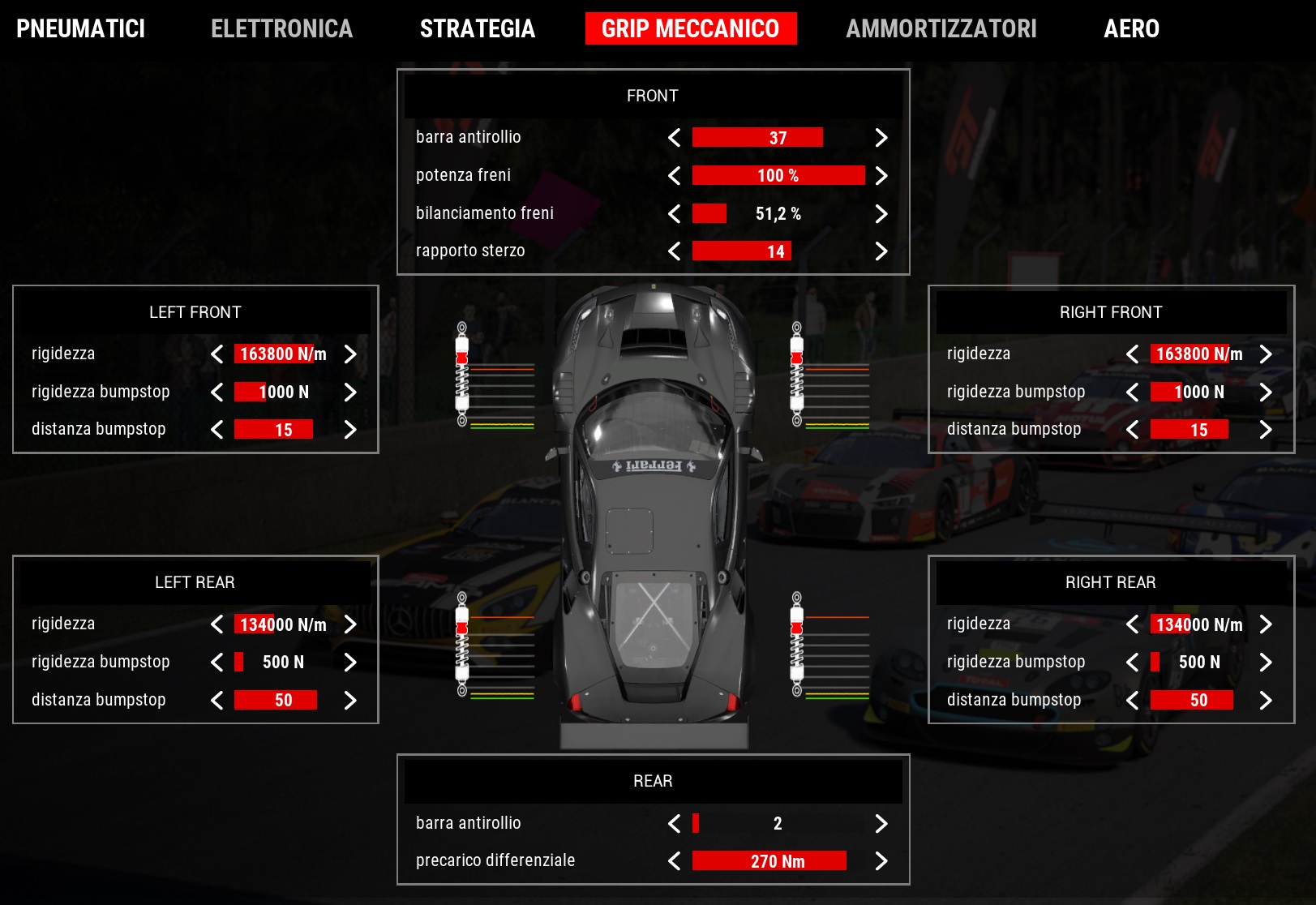Decrease rapporto sterzo value

[x=674, y=251]
